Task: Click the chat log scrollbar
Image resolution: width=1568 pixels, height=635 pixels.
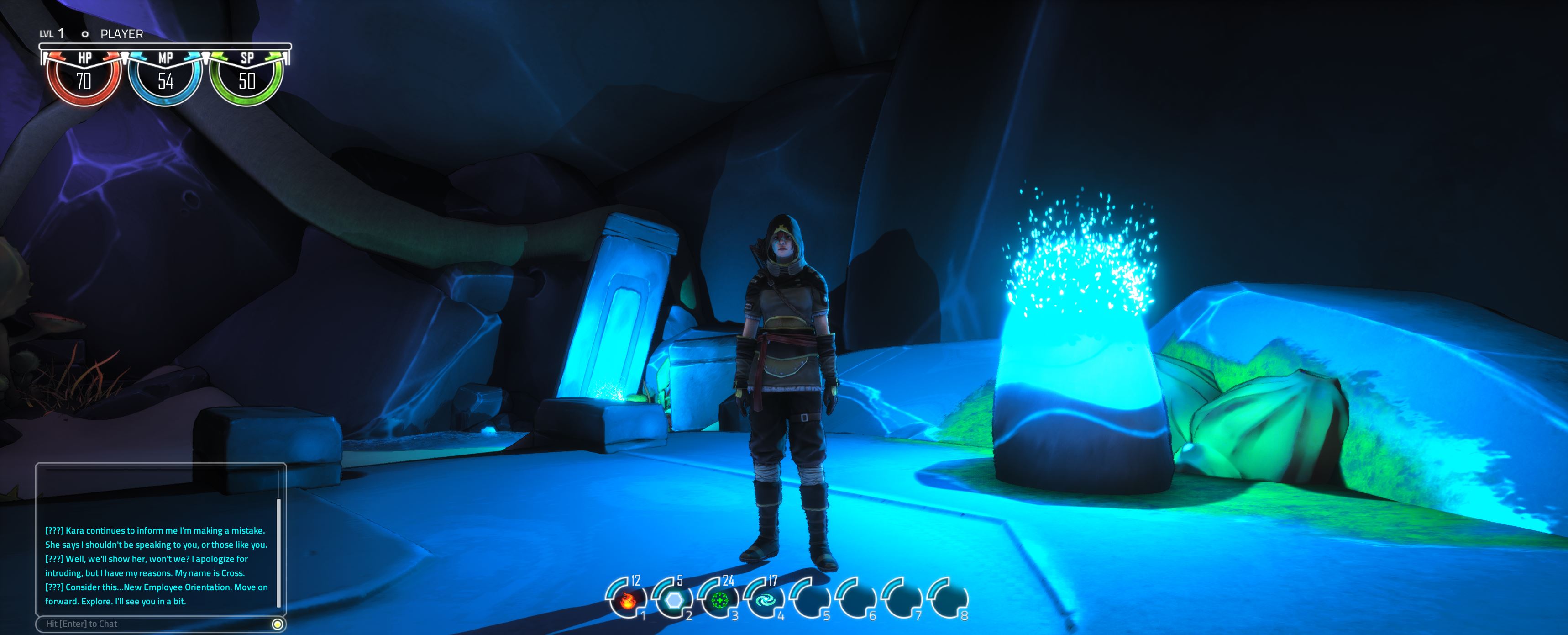Action: (279, 552)
